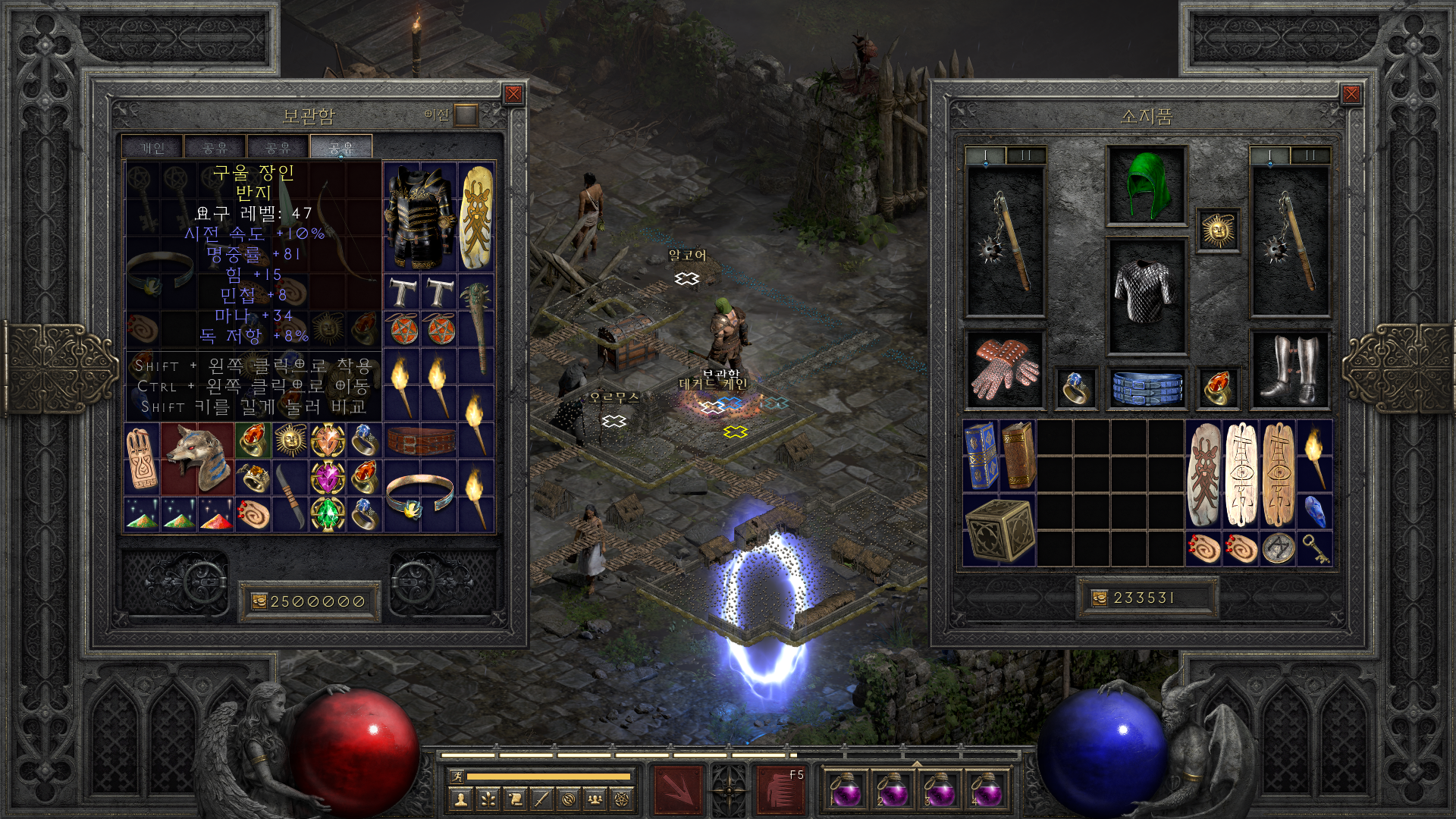This screenshot has height=819, width=1456.
Task: Close the stash panel
Action: click(513, 94)
